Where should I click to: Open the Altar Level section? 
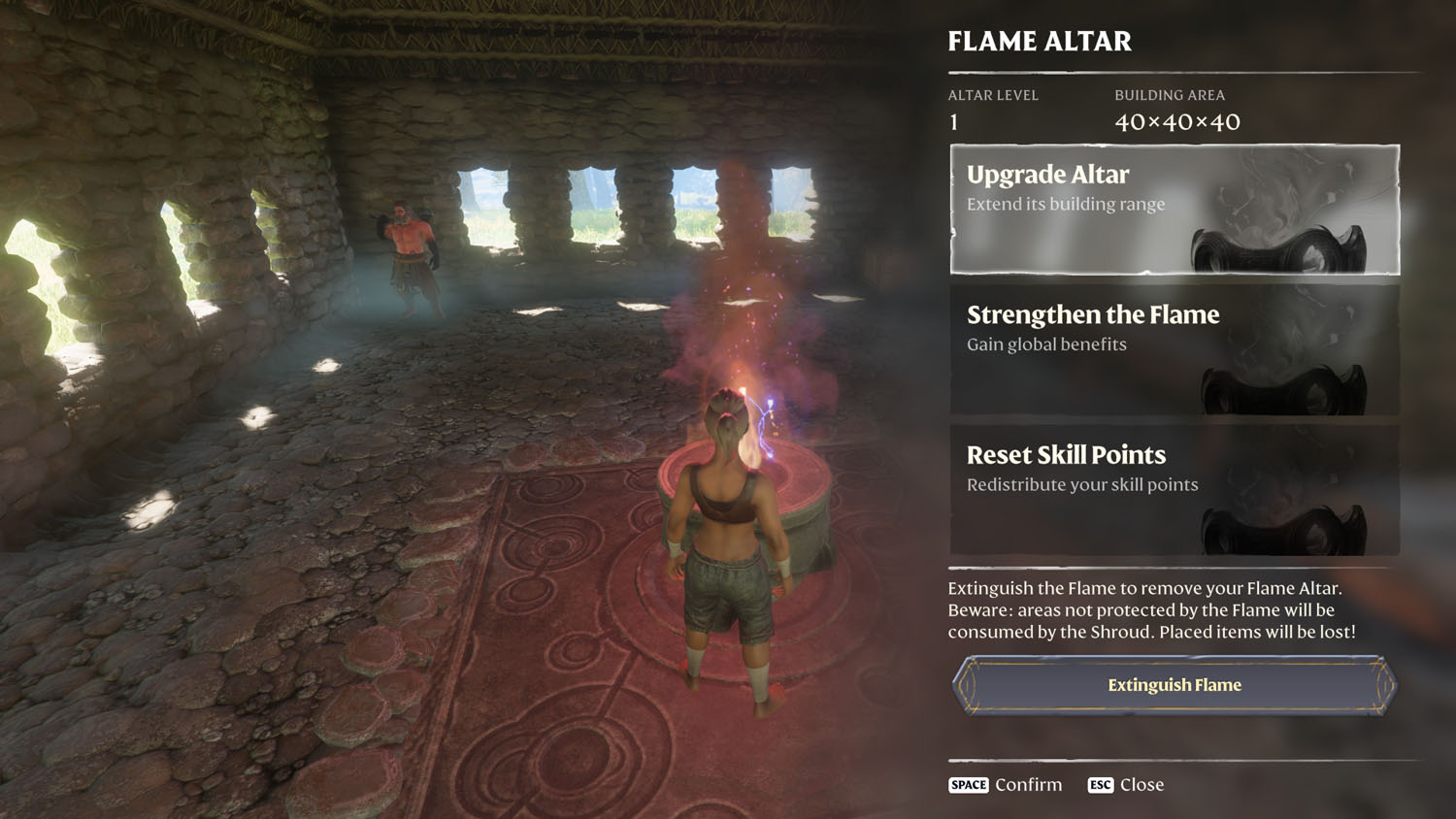click(x=993, y=107)
